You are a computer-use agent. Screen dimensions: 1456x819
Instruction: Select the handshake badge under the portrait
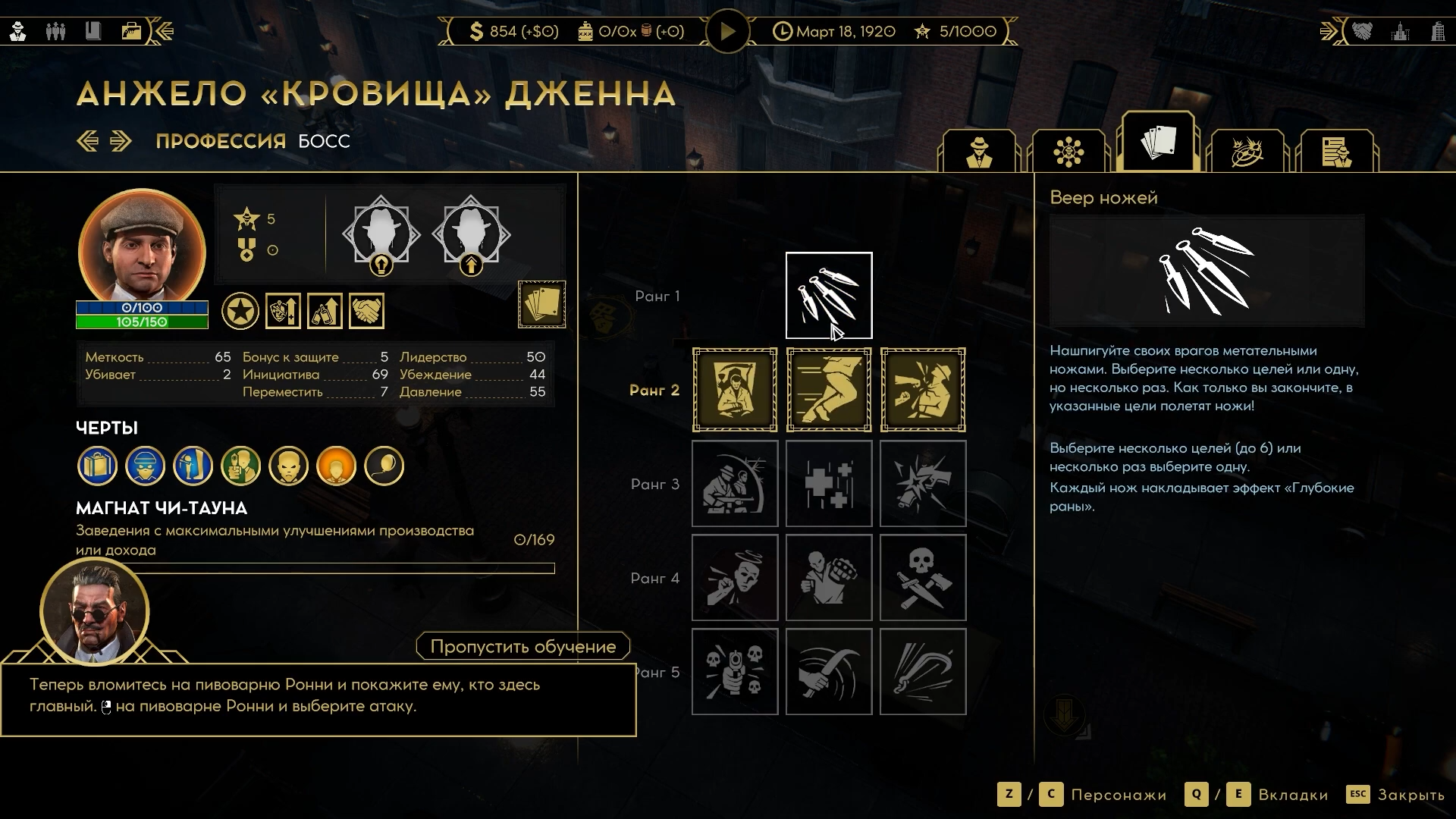366,311
